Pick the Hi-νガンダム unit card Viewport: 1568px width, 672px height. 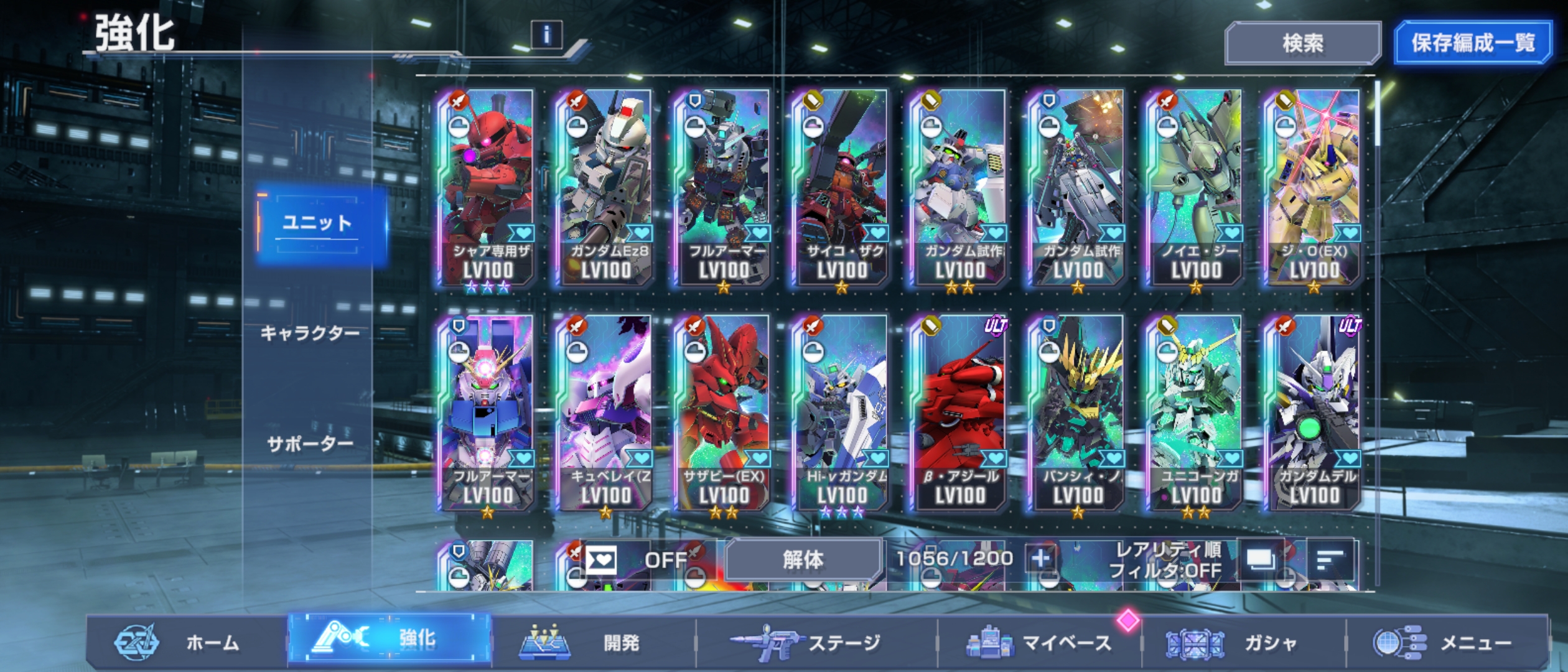(x=842, y=412)
